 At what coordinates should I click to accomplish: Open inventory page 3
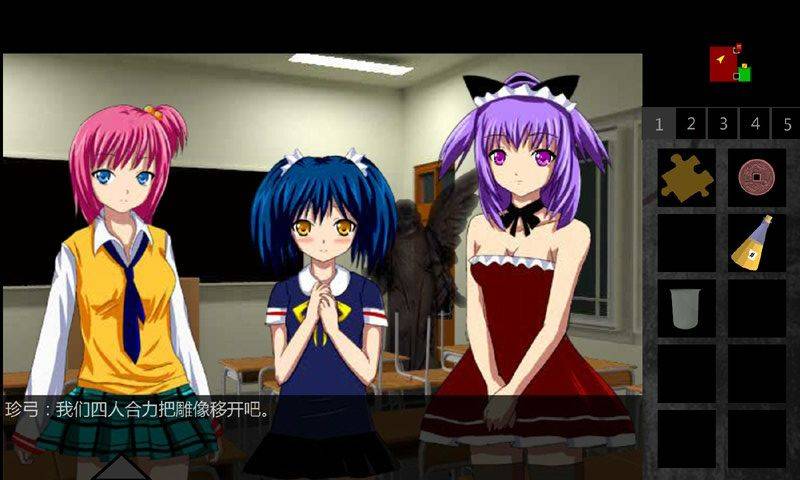click(722, 125)
